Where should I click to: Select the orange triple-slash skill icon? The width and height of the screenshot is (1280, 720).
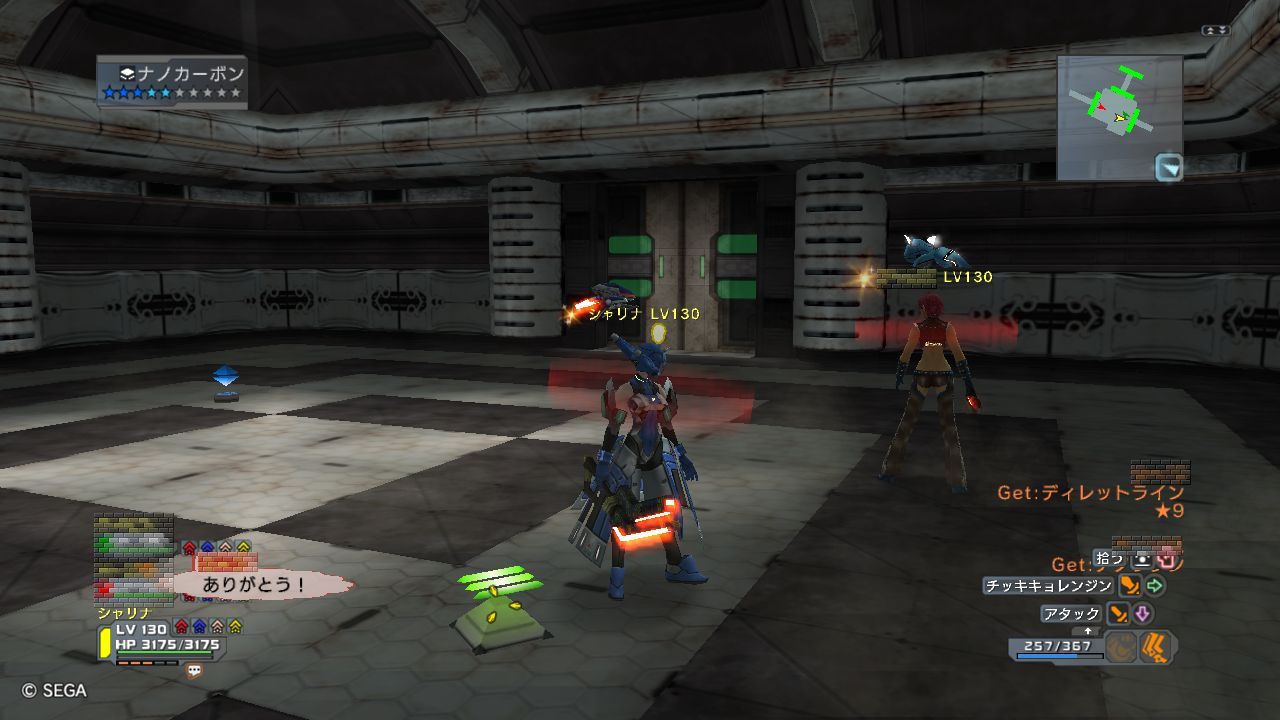[x=1158, y=647]
